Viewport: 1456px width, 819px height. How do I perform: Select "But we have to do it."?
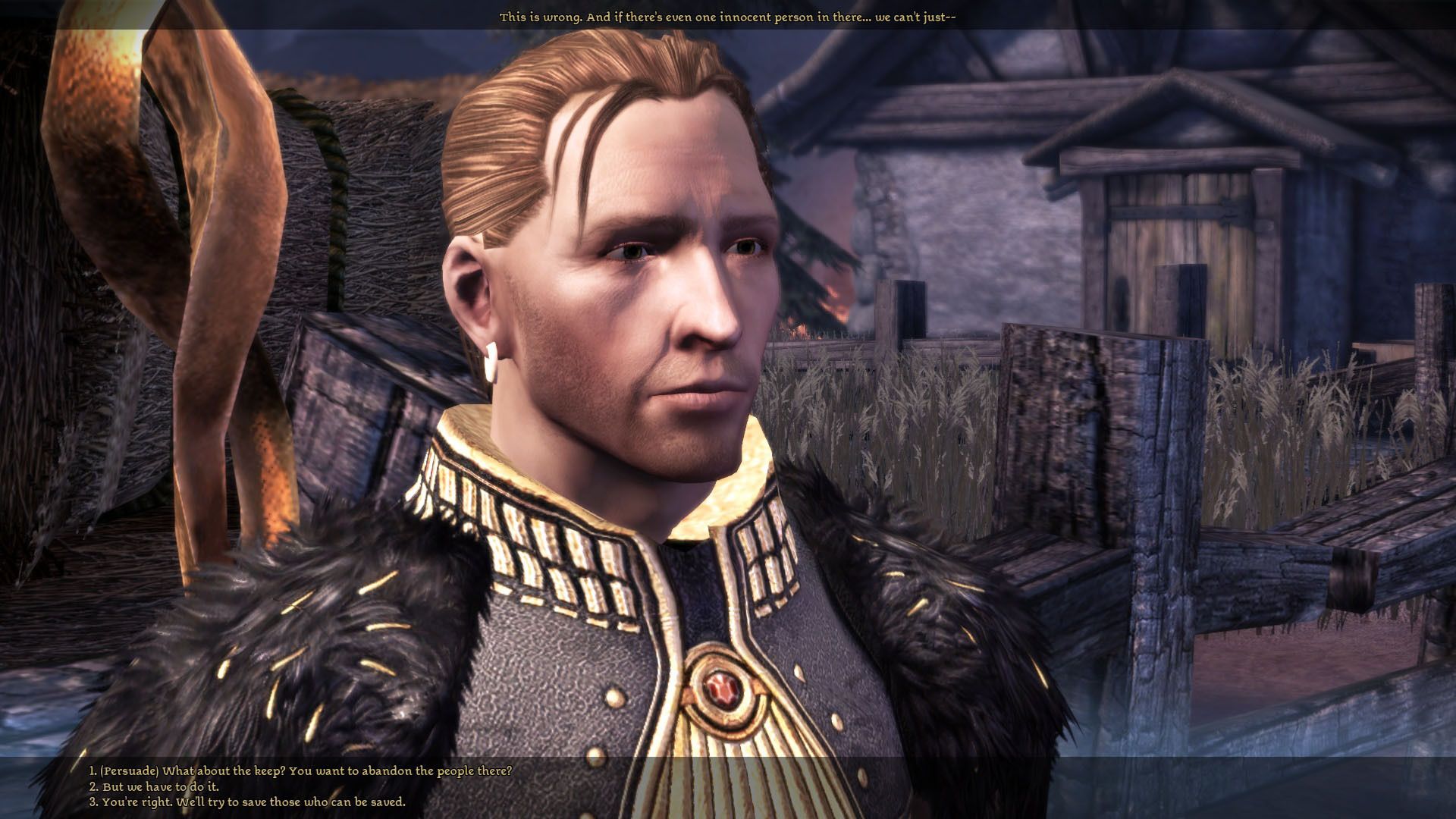[x=154, y=786]
